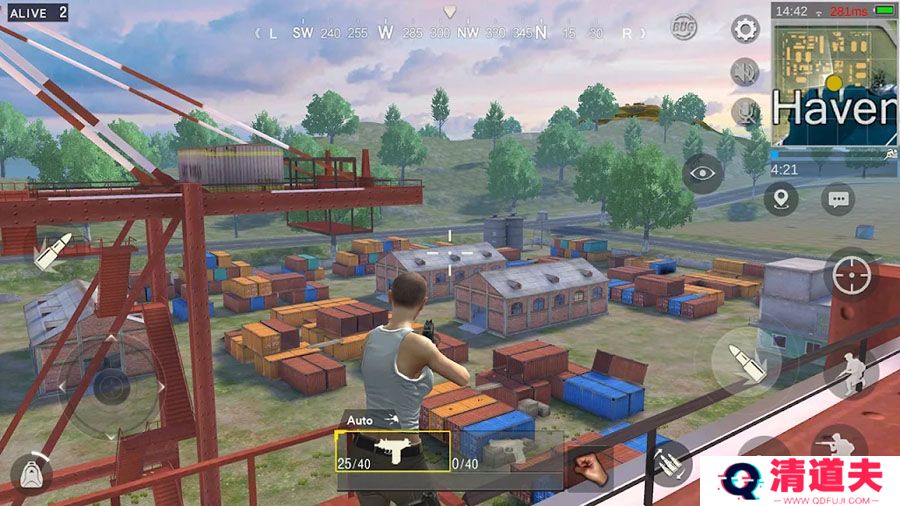This screenshot has height=506, width=900.
Task: Open the quick chat bubble
Action: point(838,198)
